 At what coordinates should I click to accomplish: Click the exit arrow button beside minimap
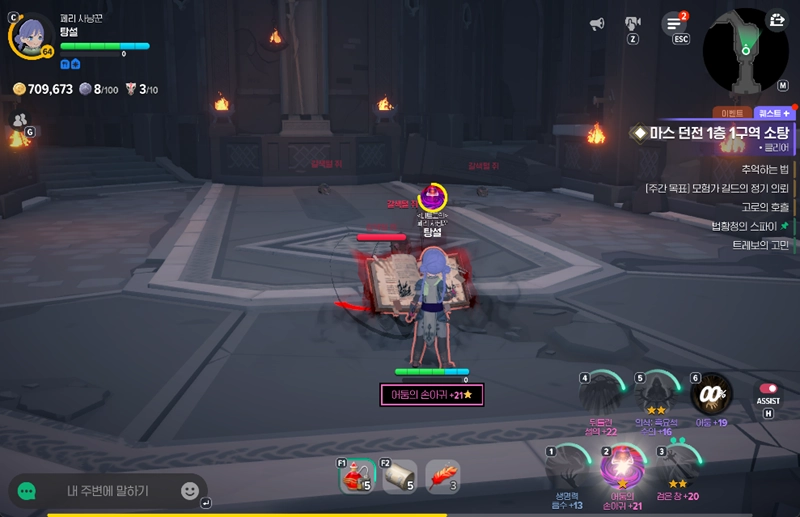(x=777, y=19)
